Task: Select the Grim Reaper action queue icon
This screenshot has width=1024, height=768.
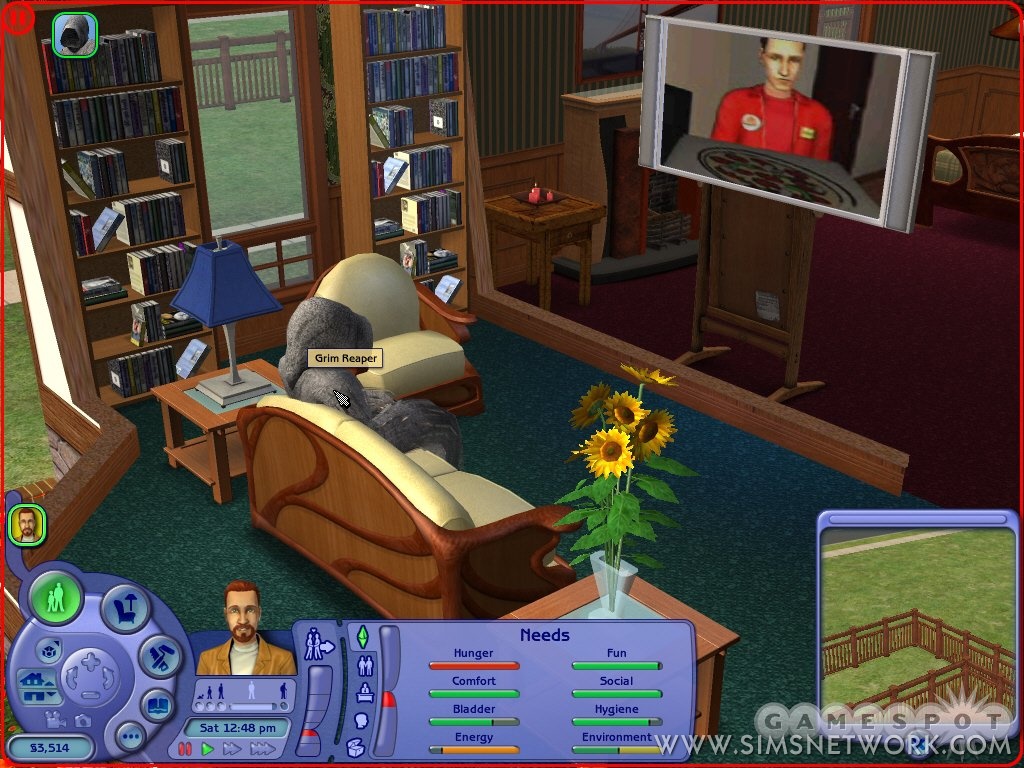Action: (x=74, y=34)
